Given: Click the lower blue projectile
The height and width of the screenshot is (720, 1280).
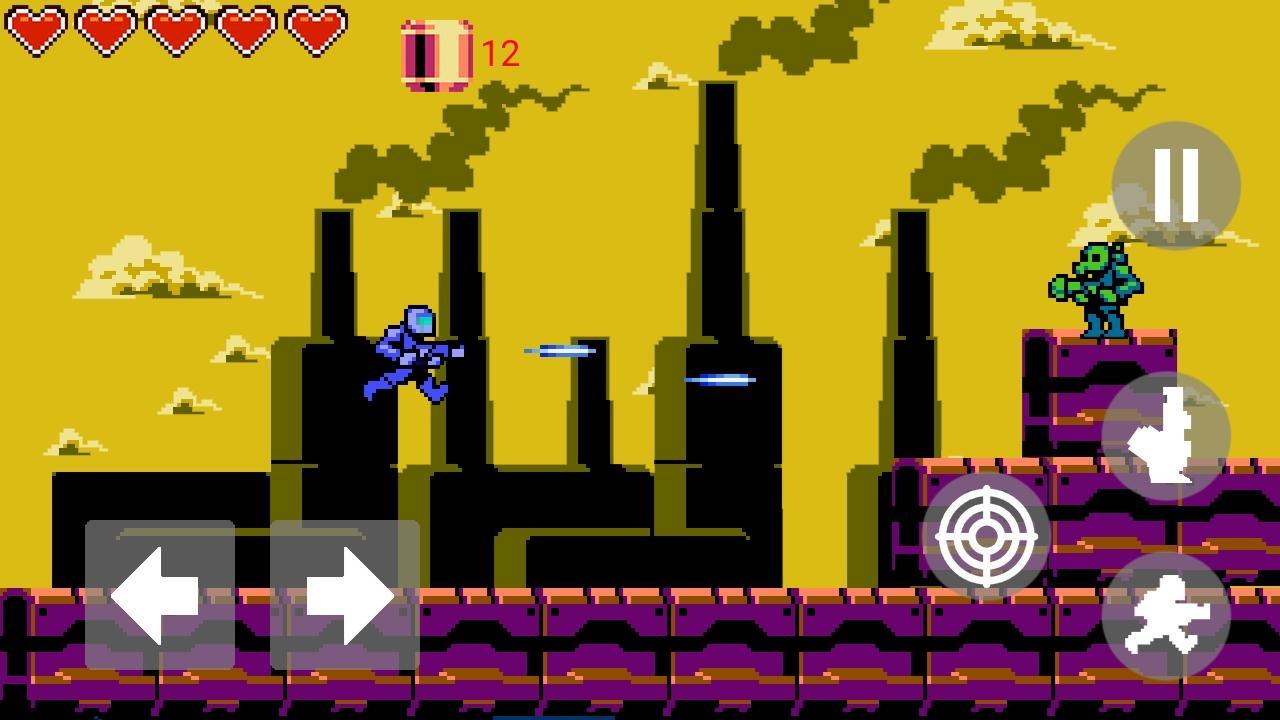Looking at the screenshot, I should [718, 378].
